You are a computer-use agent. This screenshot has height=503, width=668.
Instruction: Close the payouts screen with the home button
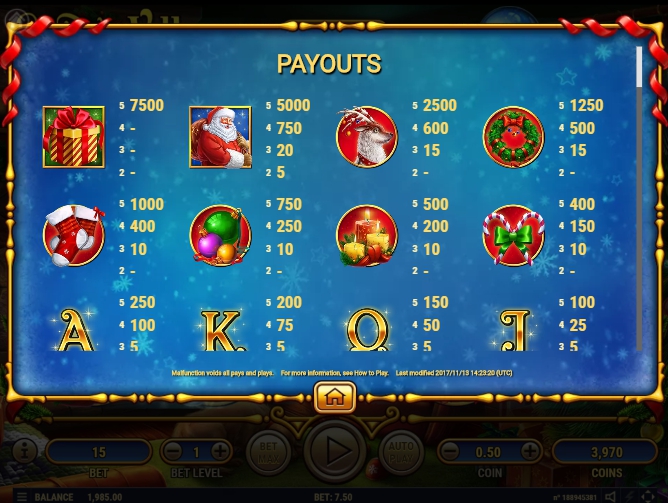click(334, 397)
